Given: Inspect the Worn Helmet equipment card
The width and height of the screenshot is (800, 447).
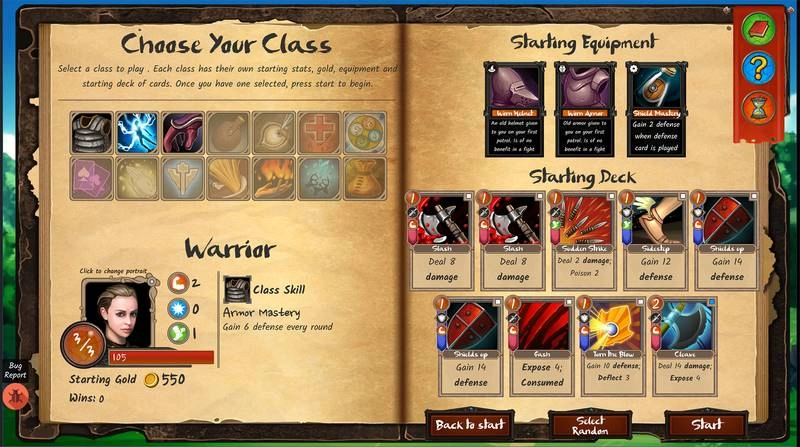Looking at the screenshot, I should click(515, 102).
